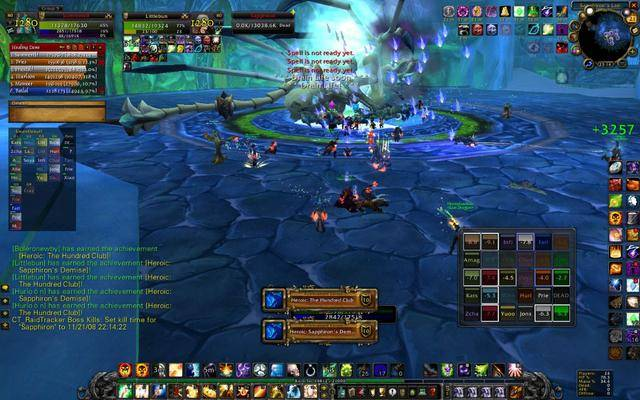Viewport: 640px width, 400px height.
Task: Choose the Kars raid frame cell
Action: point(472,296)
